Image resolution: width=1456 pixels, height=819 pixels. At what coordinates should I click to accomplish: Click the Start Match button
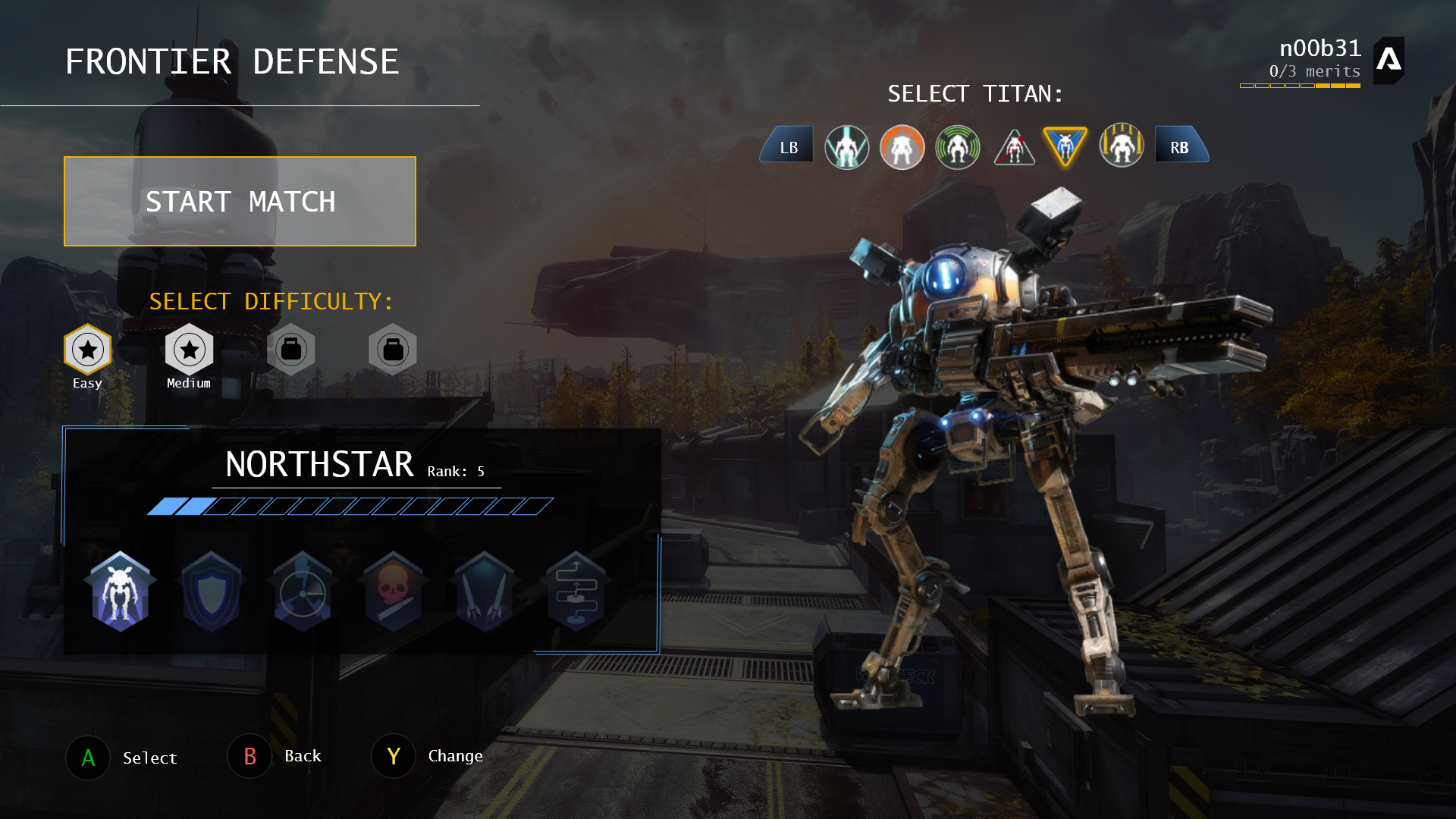[x=240, y=201]
